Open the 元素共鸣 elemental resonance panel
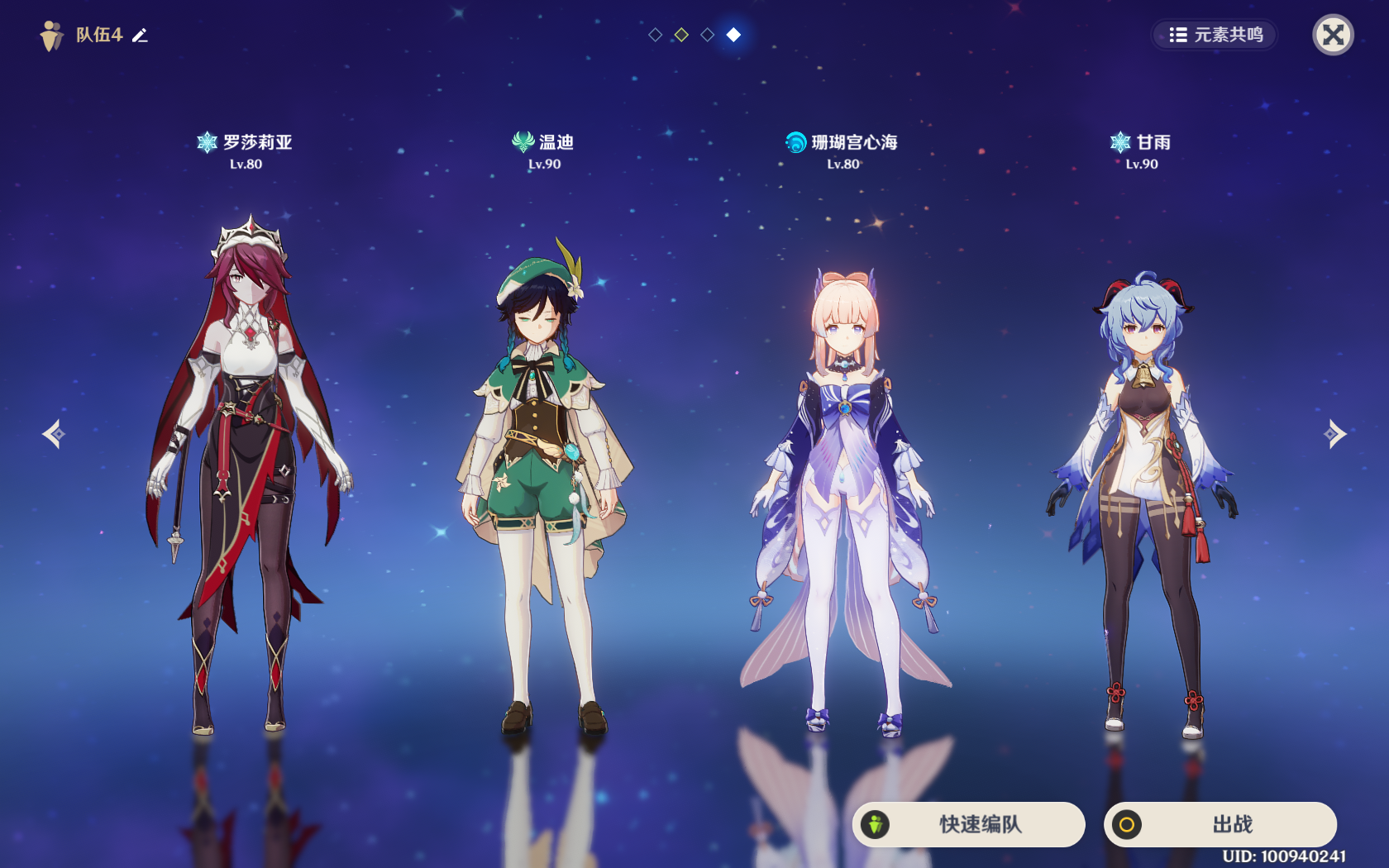Image resolution: width=1389 pixels, height=868 pixels. click(x=1215, y=35)
